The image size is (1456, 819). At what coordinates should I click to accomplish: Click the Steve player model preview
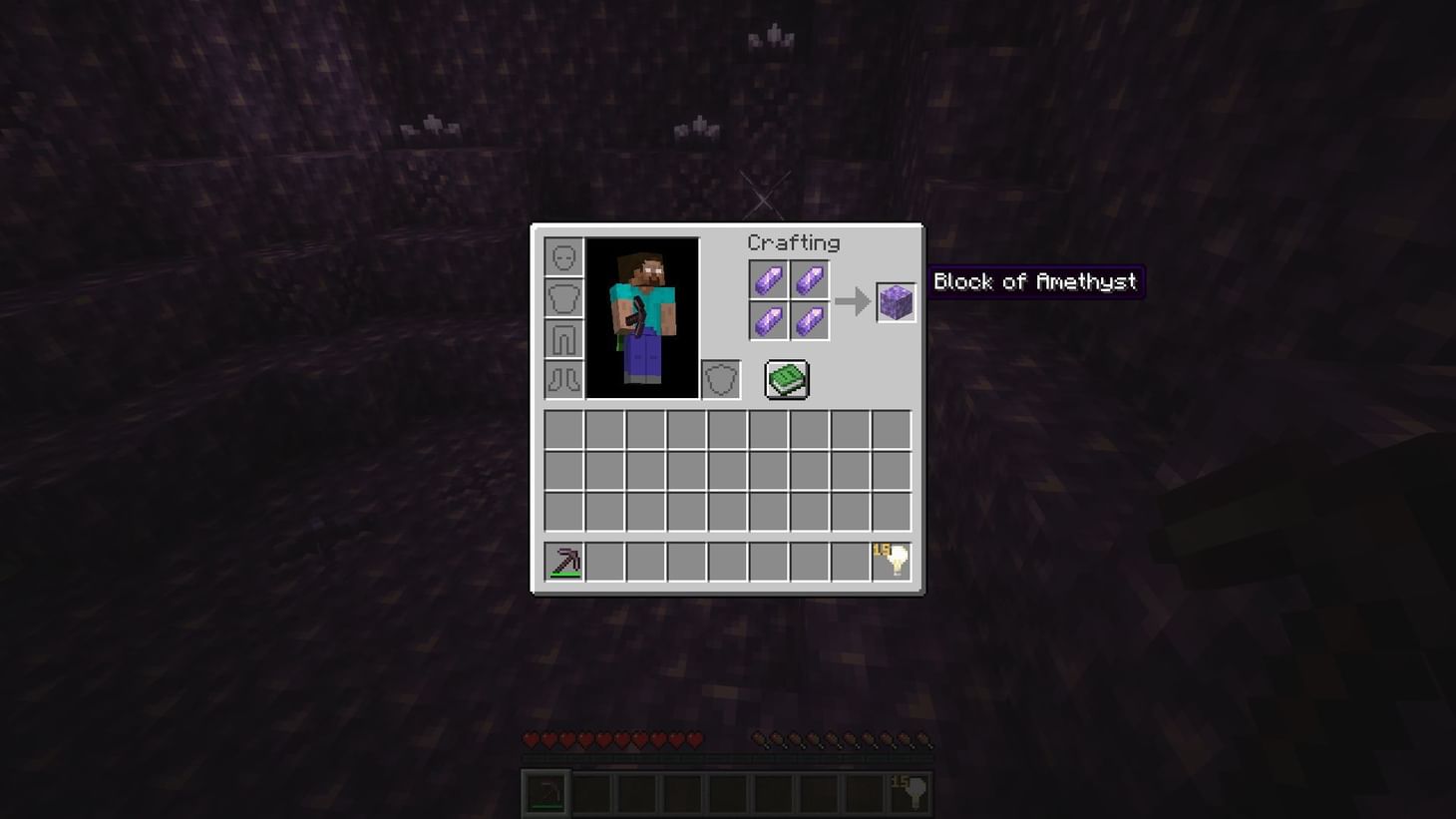pos(642,317)
